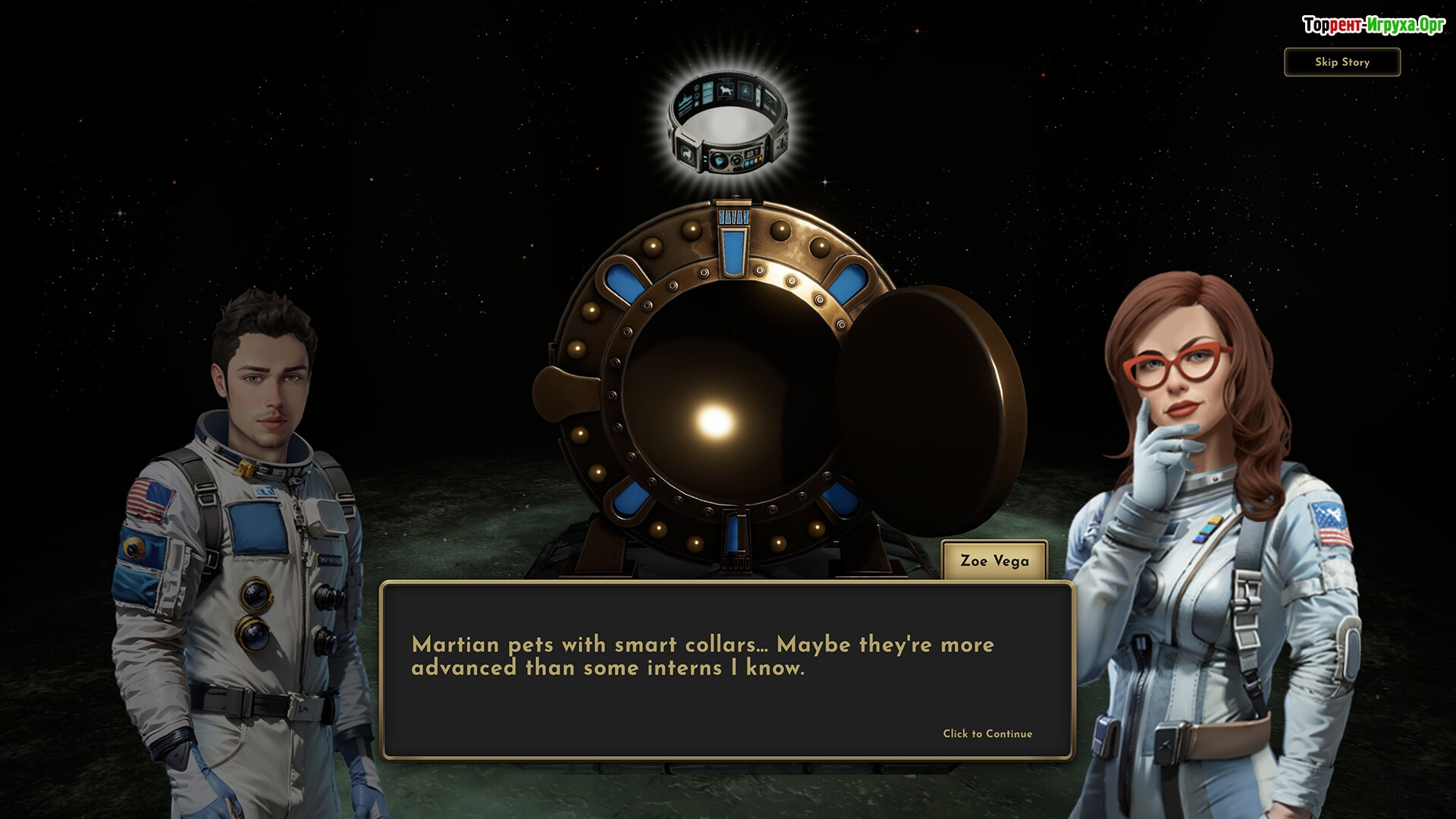
Task: Click to Continue the dialogue
Action: [x=987, y=733]
